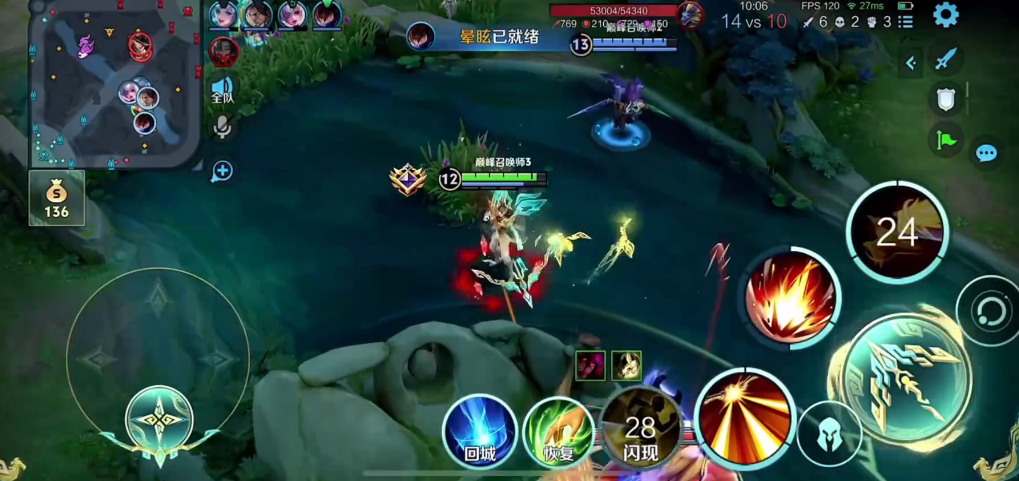
Task: Open the quick message plus bubble
Action: 222,171
